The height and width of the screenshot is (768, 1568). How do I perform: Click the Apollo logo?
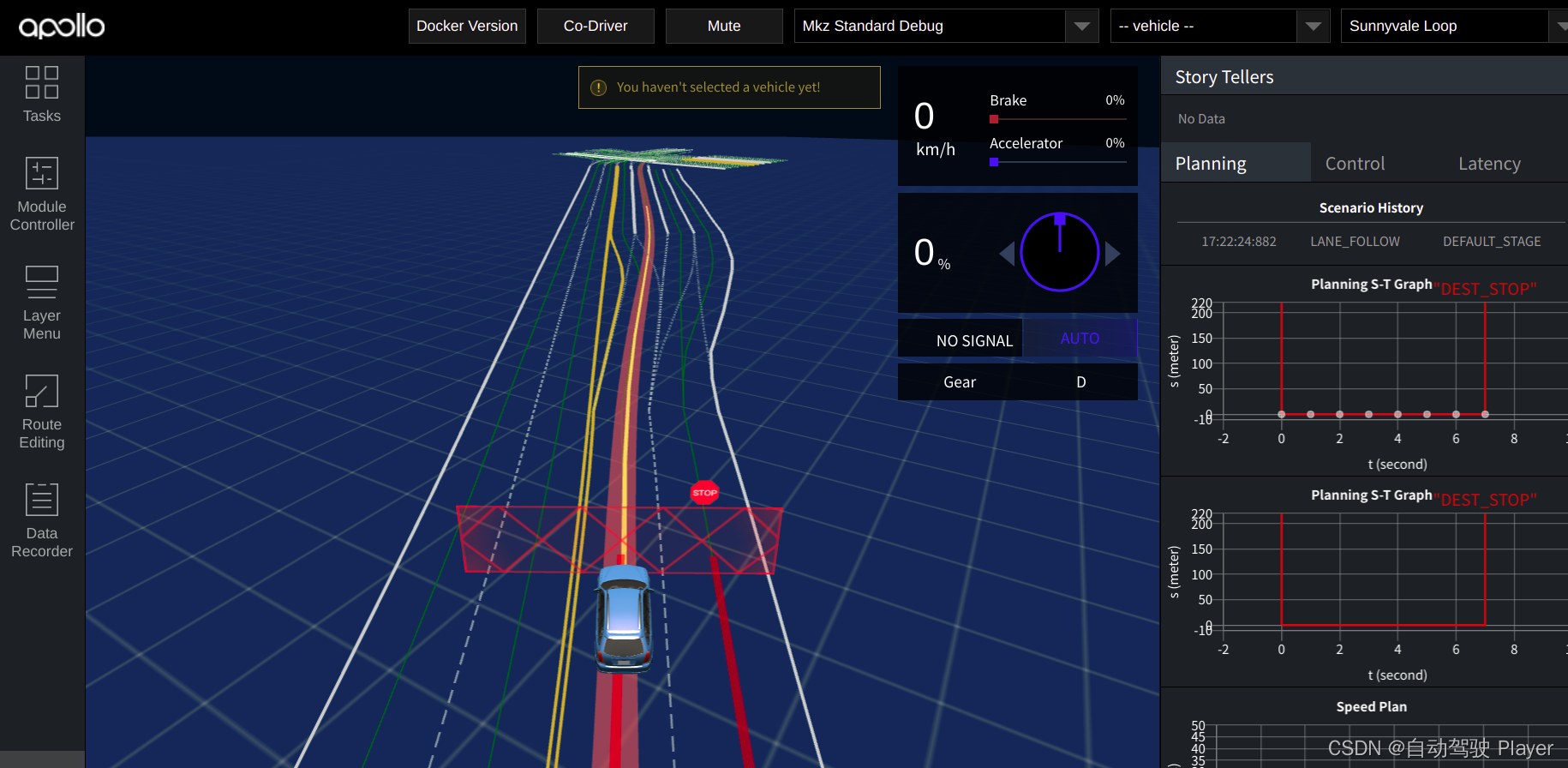pyautogui.click(x=61, y=26)
